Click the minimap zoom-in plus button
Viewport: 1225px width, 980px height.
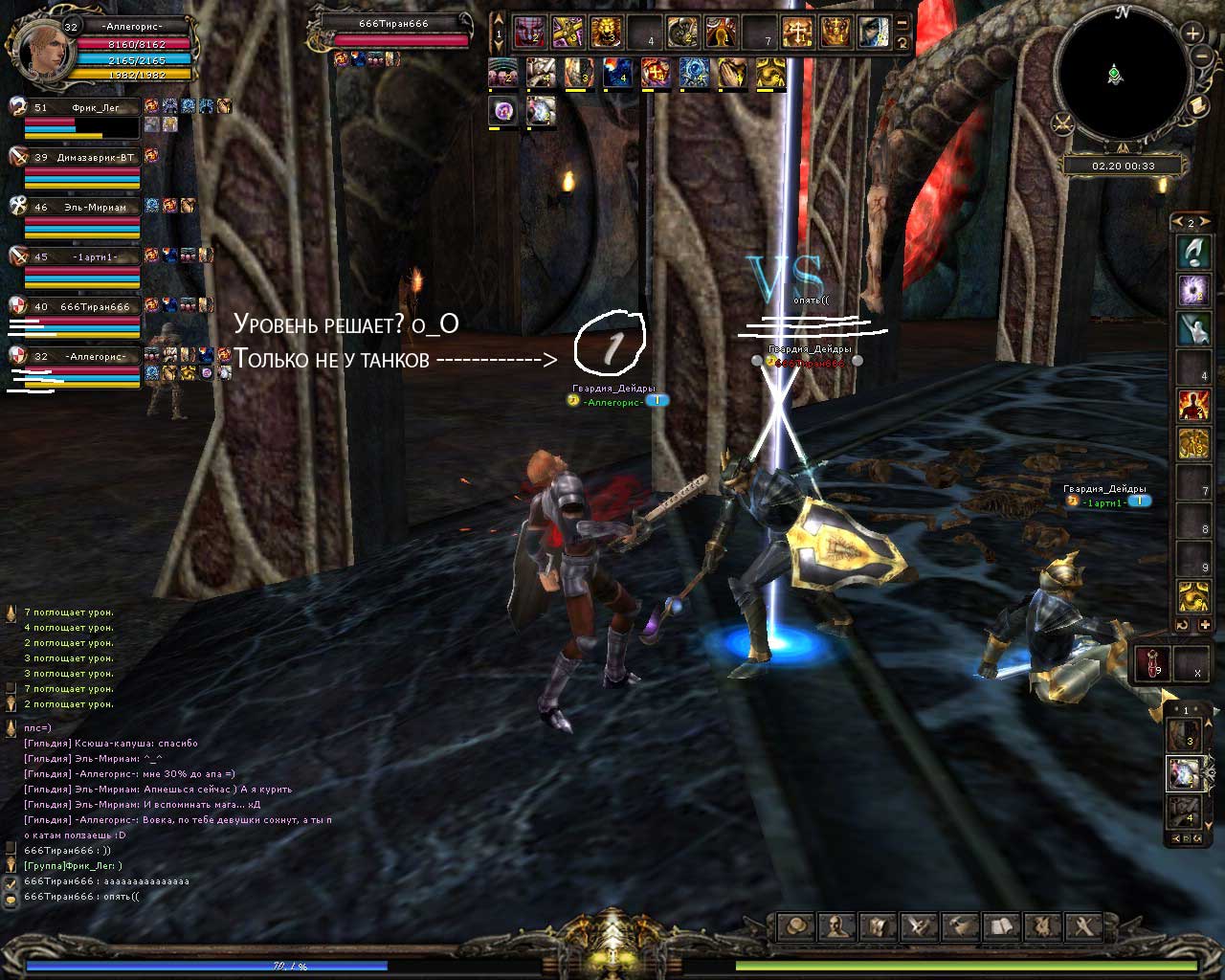coord(1192,33)
